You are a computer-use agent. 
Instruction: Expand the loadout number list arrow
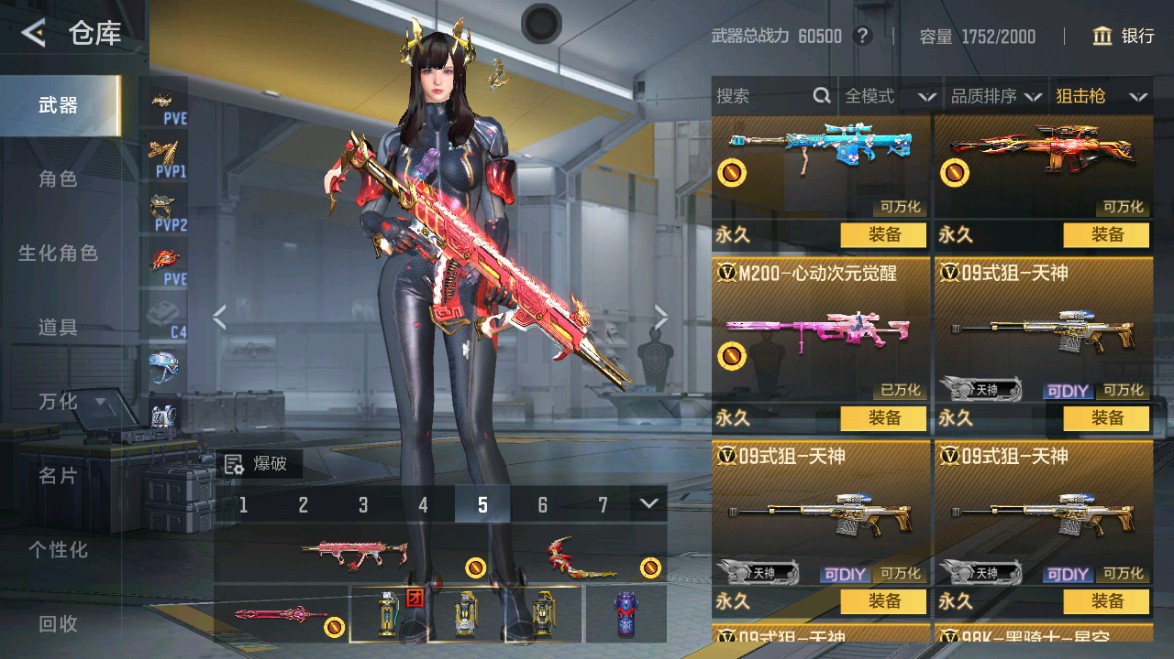pyautogui.click(x=650, y=503)
